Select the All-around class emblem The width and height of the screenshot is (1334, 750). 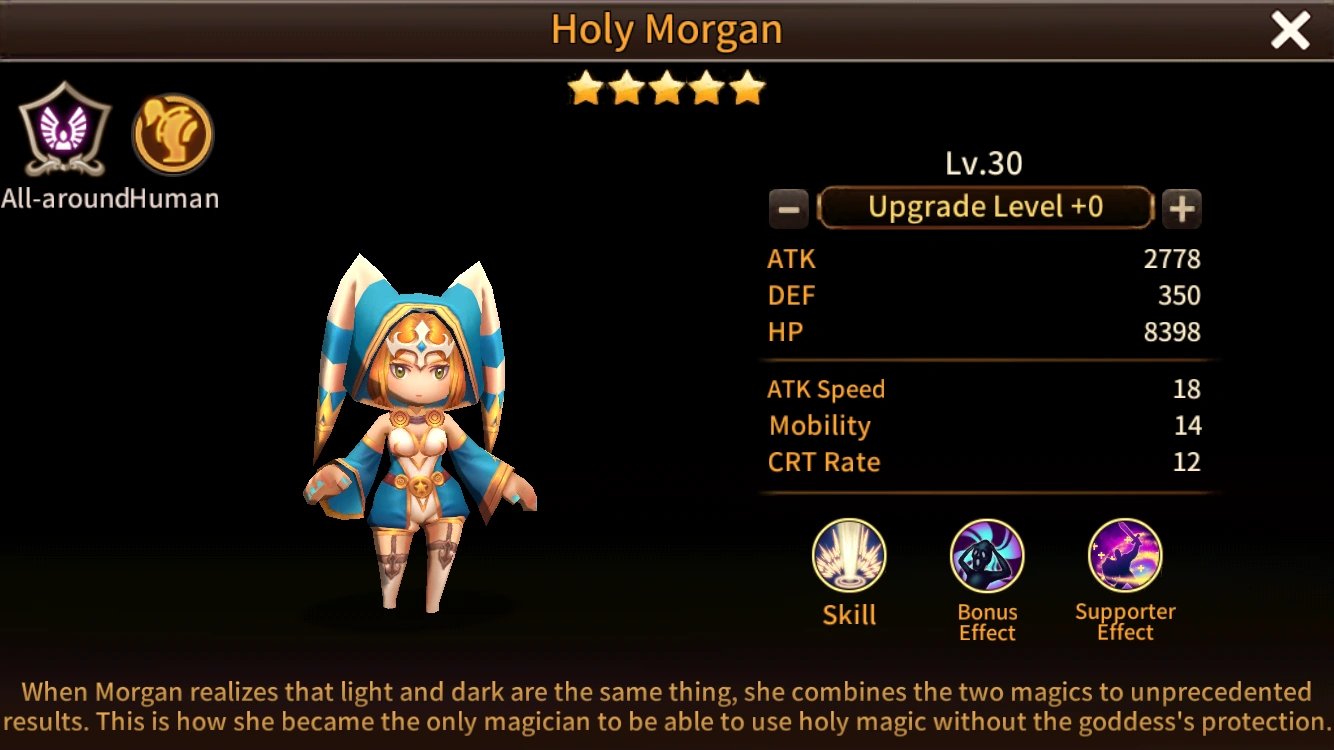(62, 130)
